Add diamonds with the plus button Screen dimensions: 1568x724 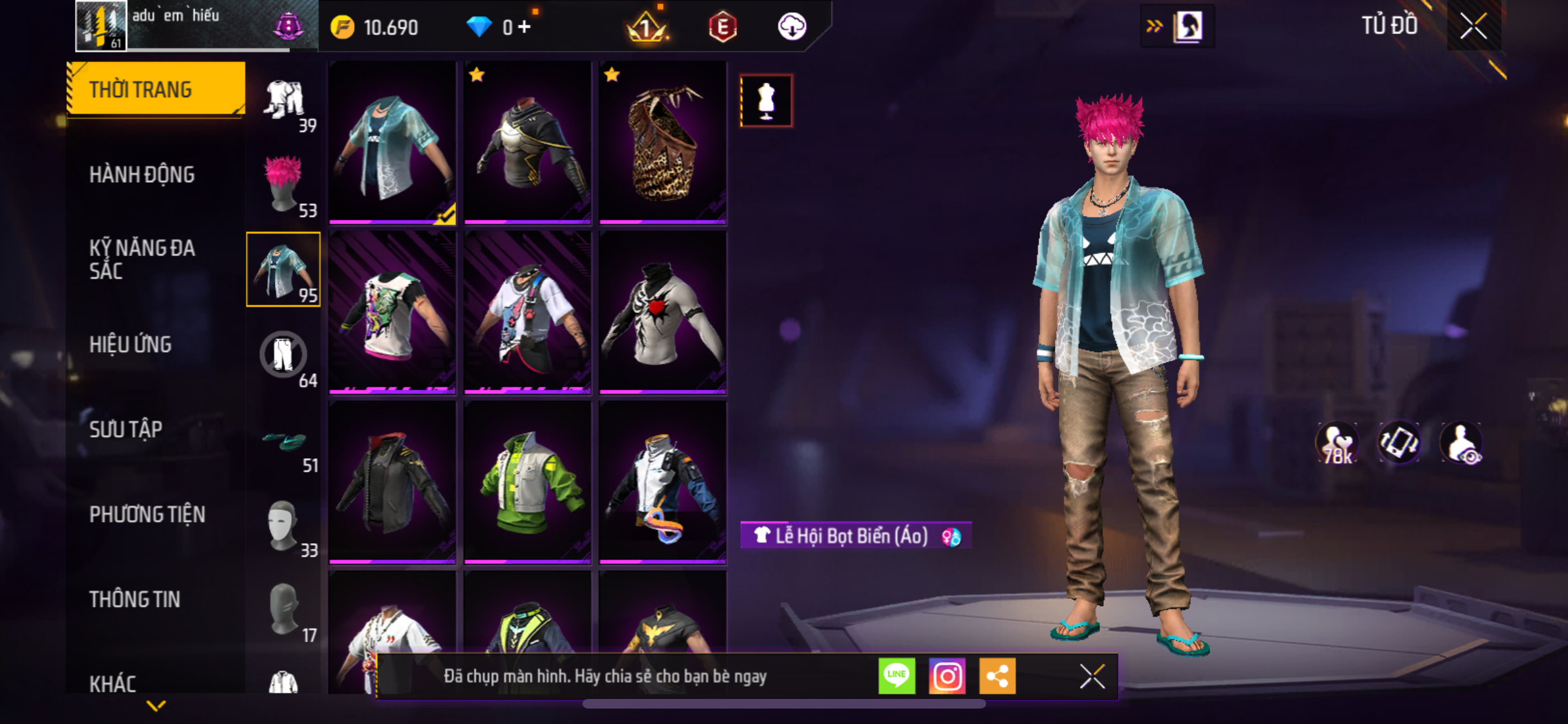click(x=525, y=27)
